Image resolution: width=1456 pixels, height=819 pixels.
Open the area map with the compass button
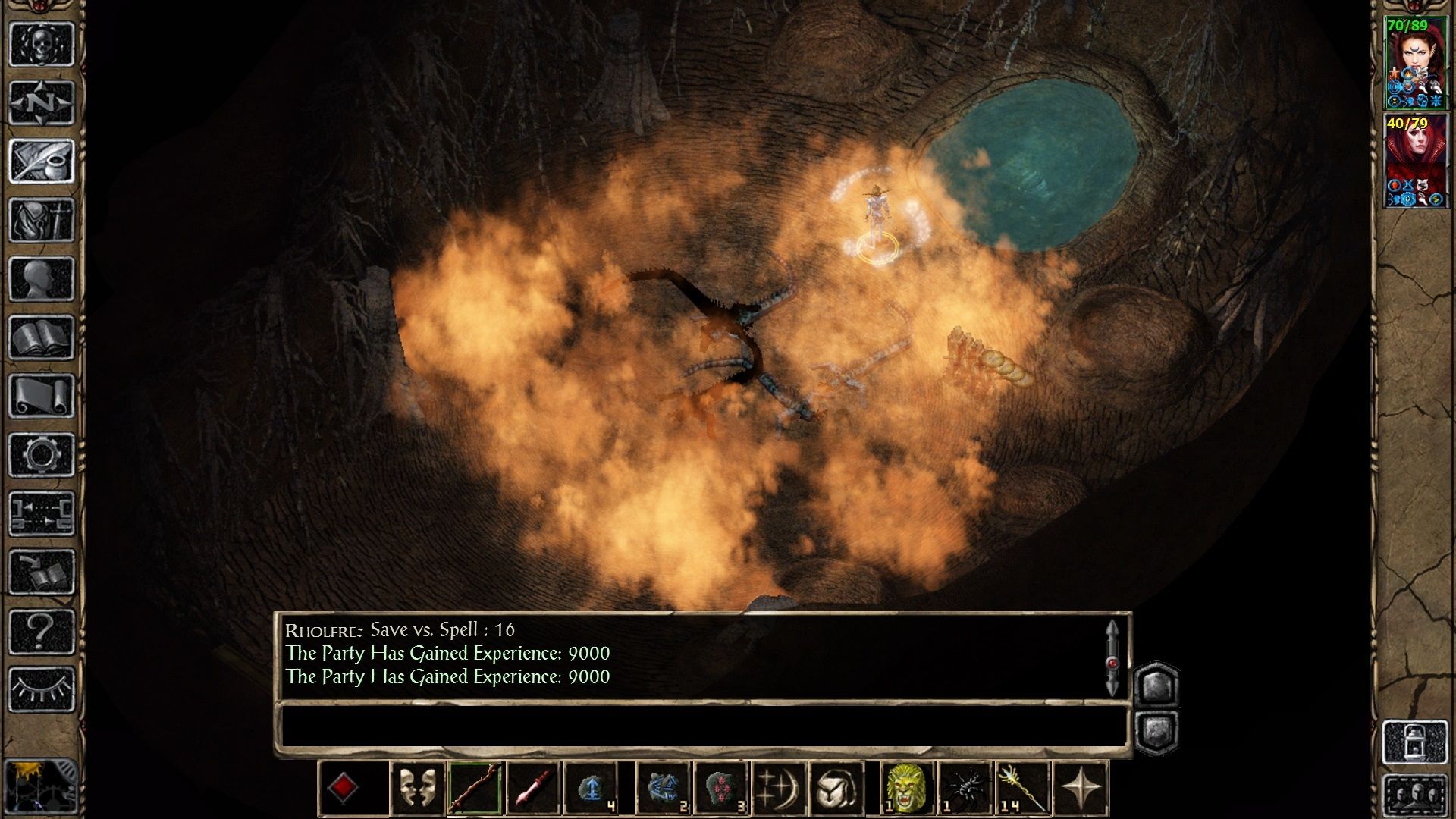42,102
